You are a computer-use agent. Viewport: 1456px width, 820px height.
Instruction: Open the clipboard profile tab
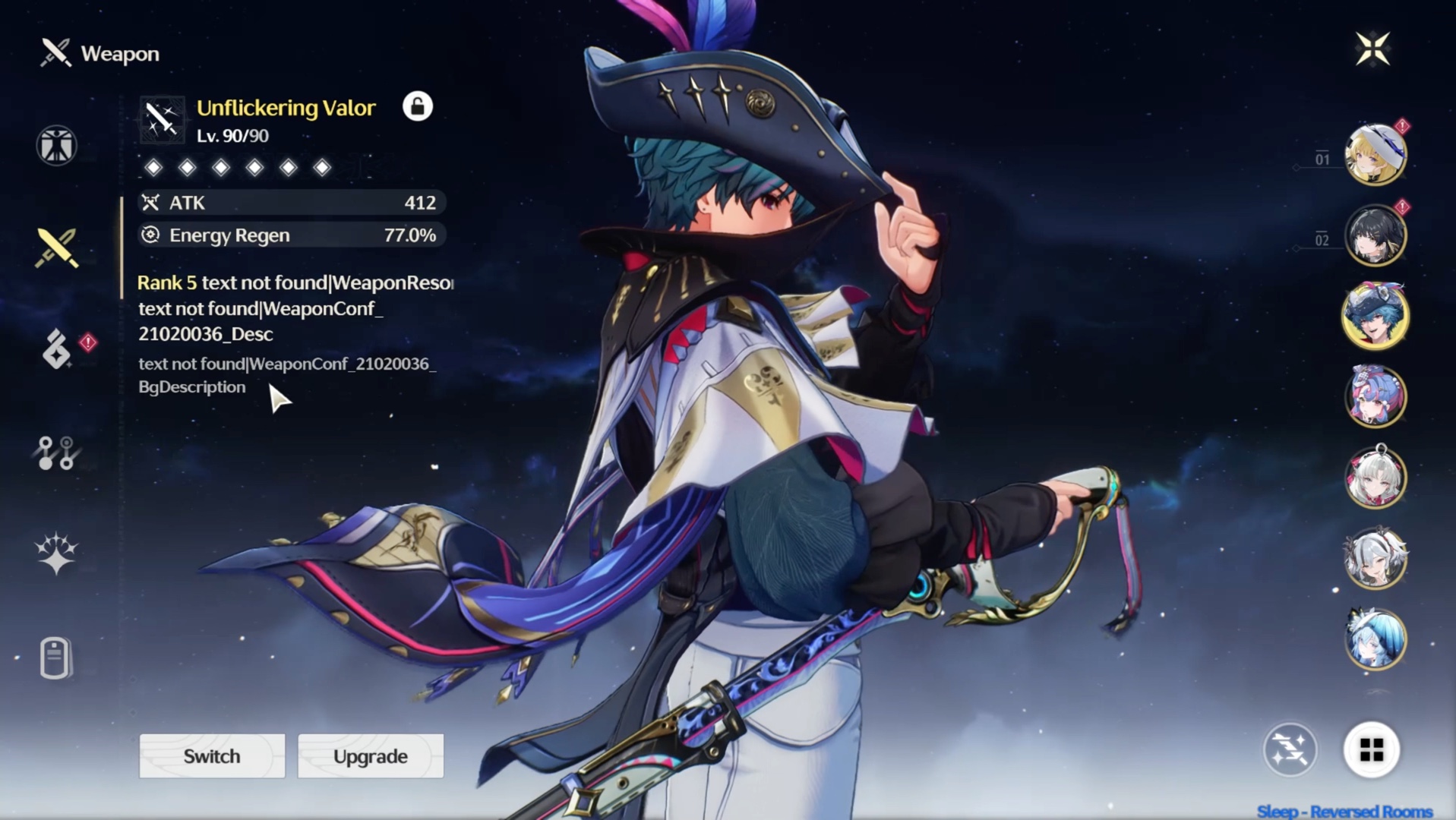[x=55, y=658]
